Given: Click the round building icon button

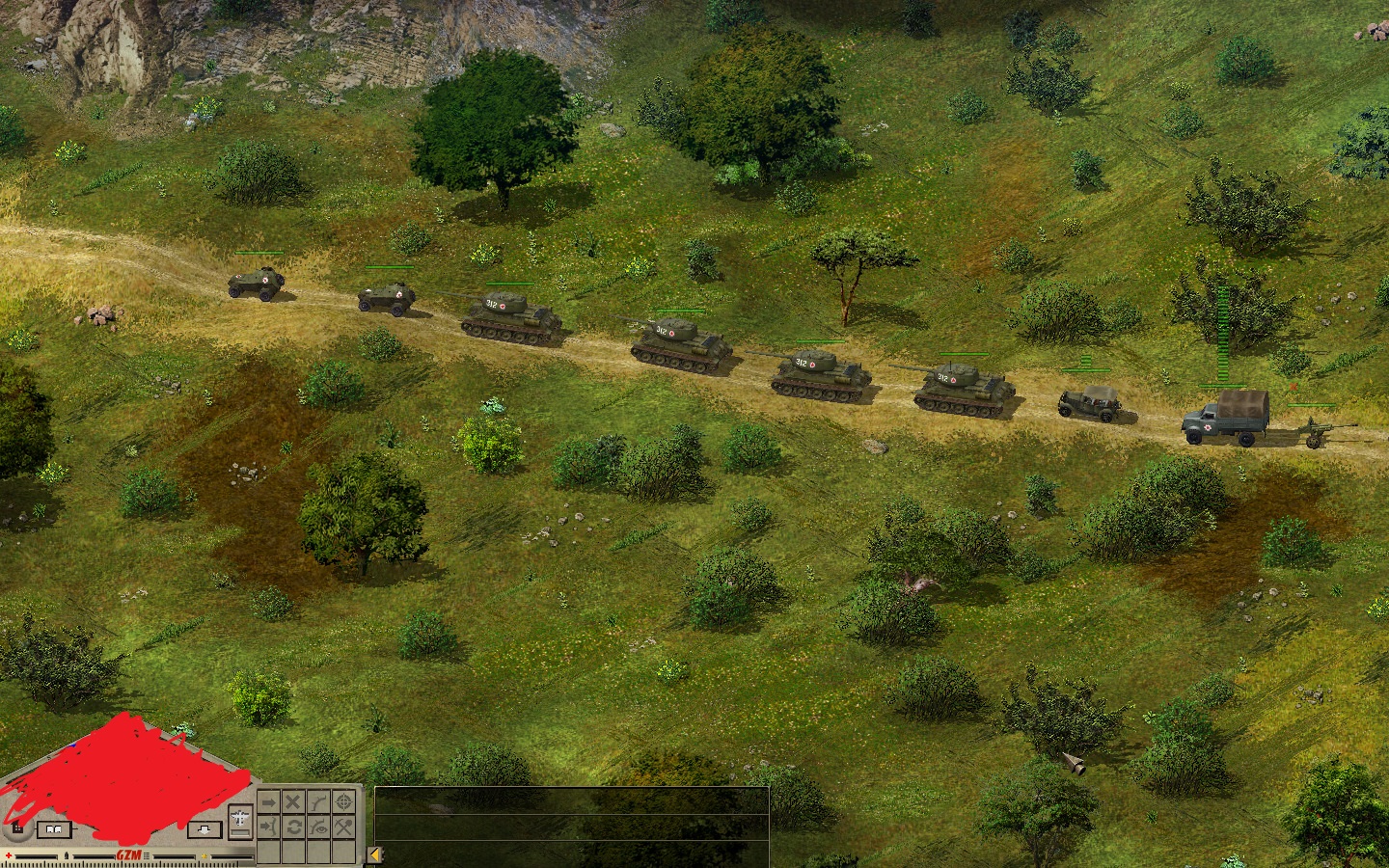Looking at the screenshot, I should point(16,827).
